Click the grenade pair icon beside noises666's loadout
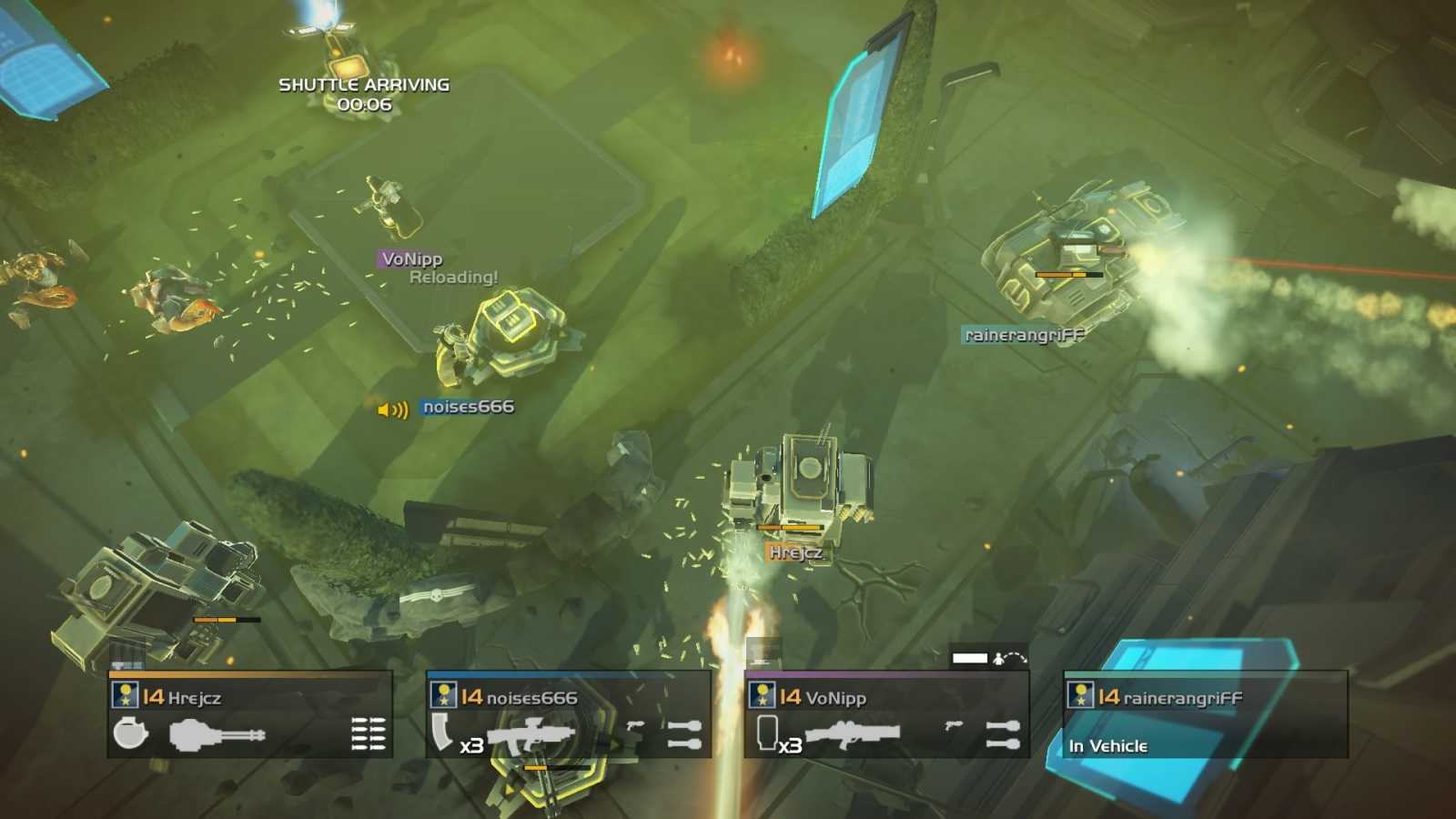The height and width of the screenshot is (819, 1456). (x=682, y=733)
